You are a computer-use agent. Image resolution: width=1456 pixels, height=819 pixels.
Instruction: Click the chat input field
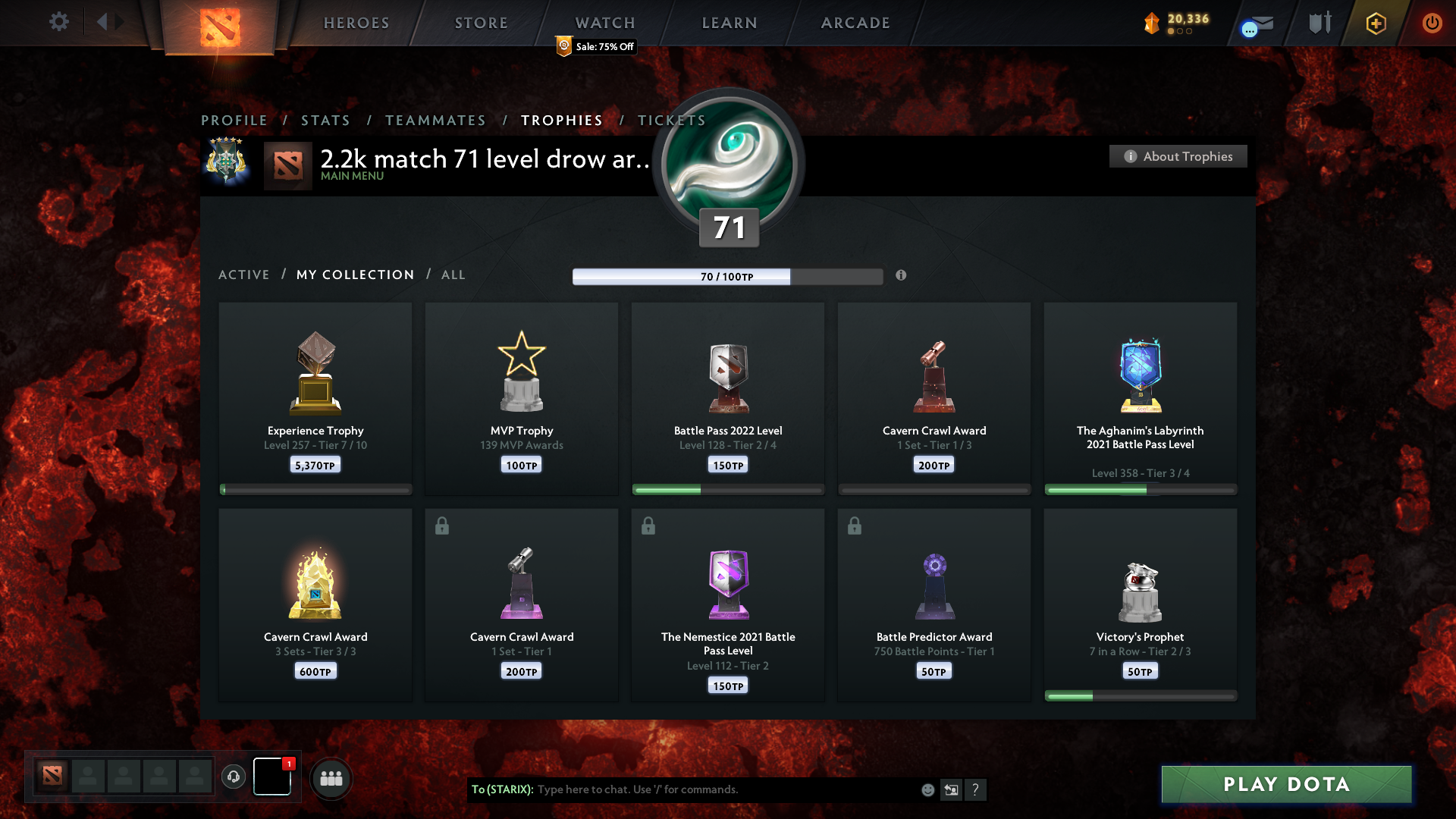[x=682, y=789]
